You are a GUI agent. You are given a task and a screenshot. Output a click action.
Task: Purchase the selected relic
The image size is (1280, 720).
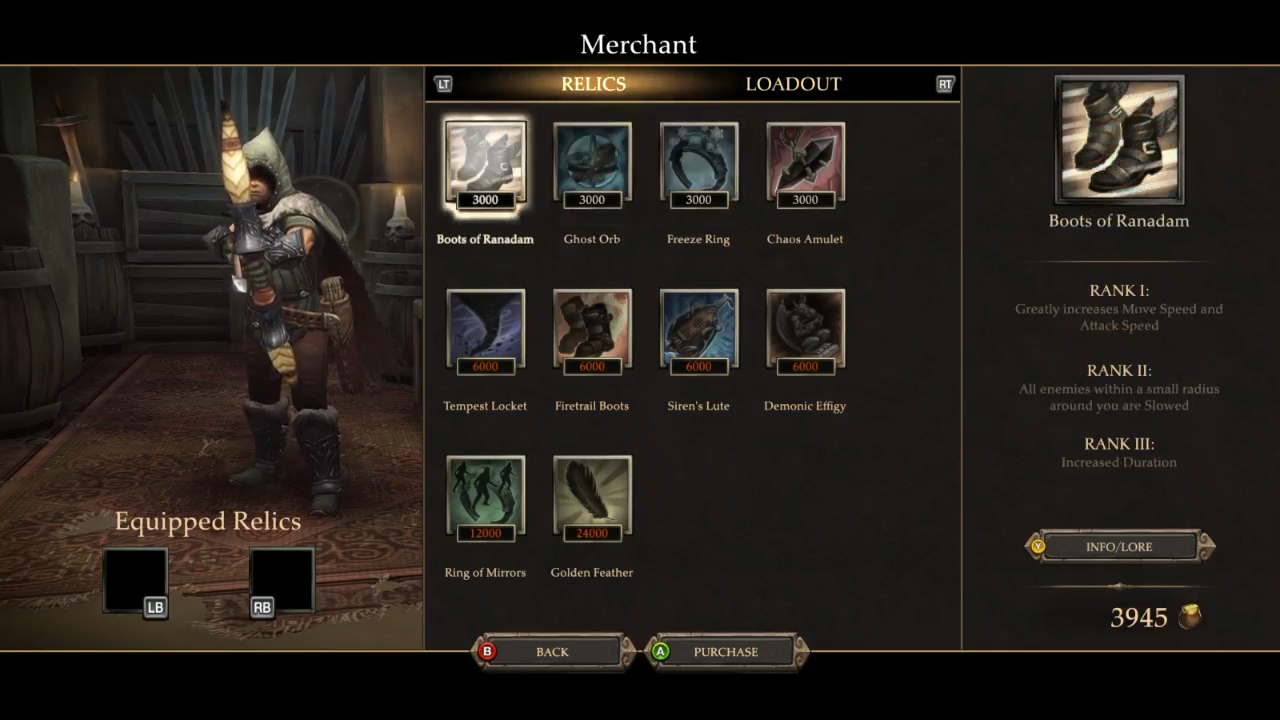(x=726, y=652)
